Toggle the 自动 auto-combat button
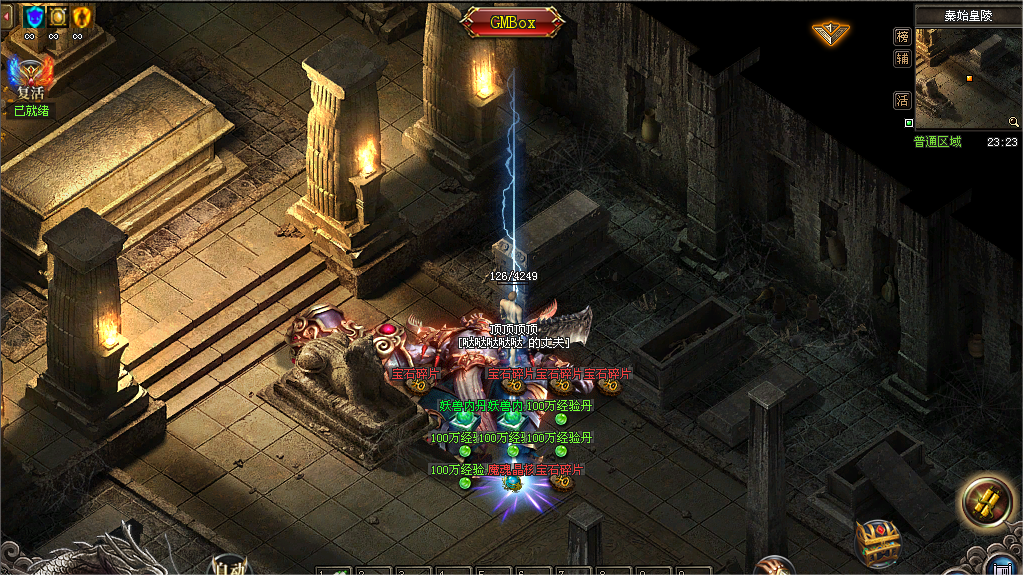The width and height of the screenshot is (1023, 575). pos(231,566)
